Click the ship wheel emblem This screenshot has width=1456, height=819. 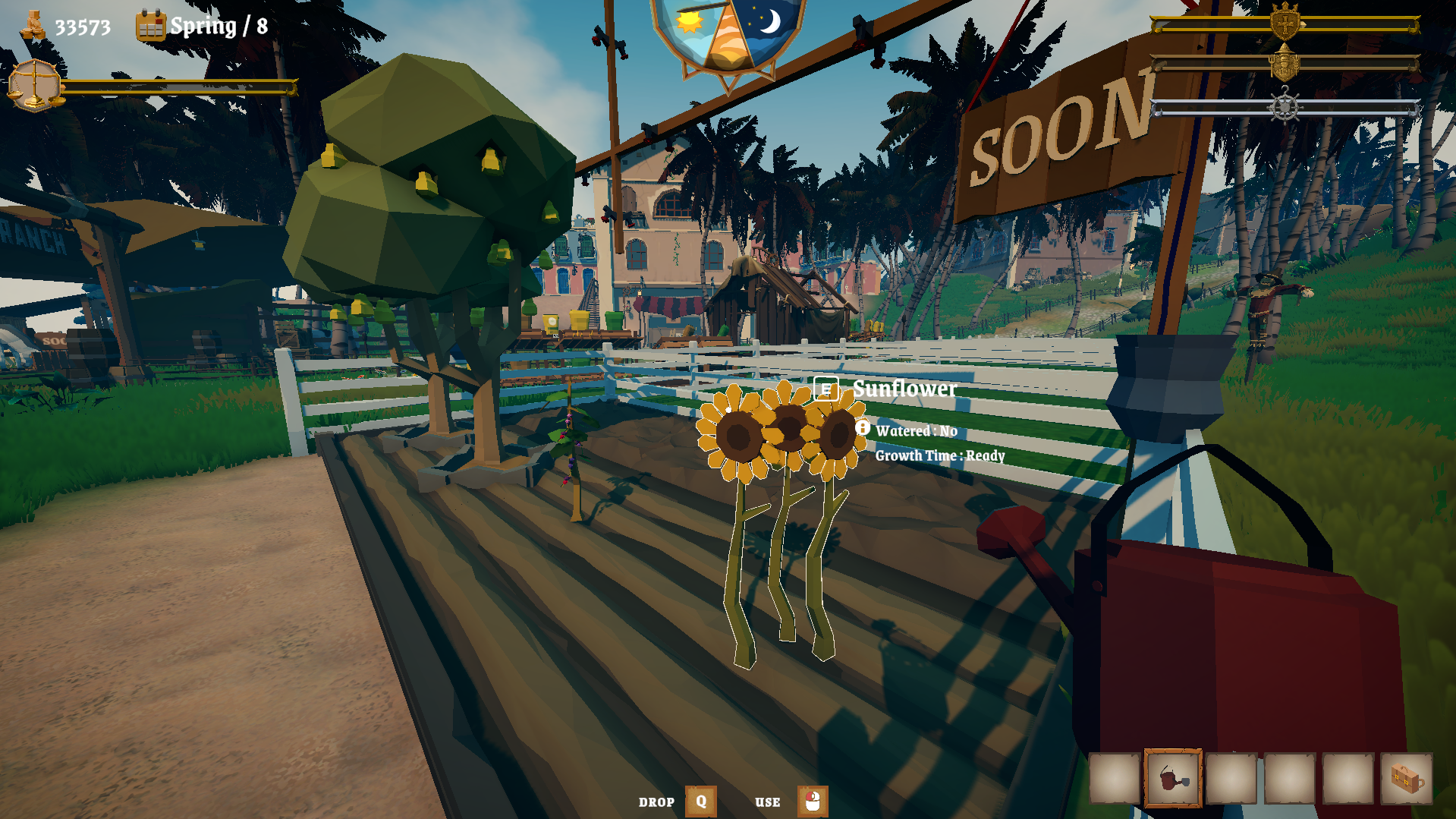[1285, 106]
